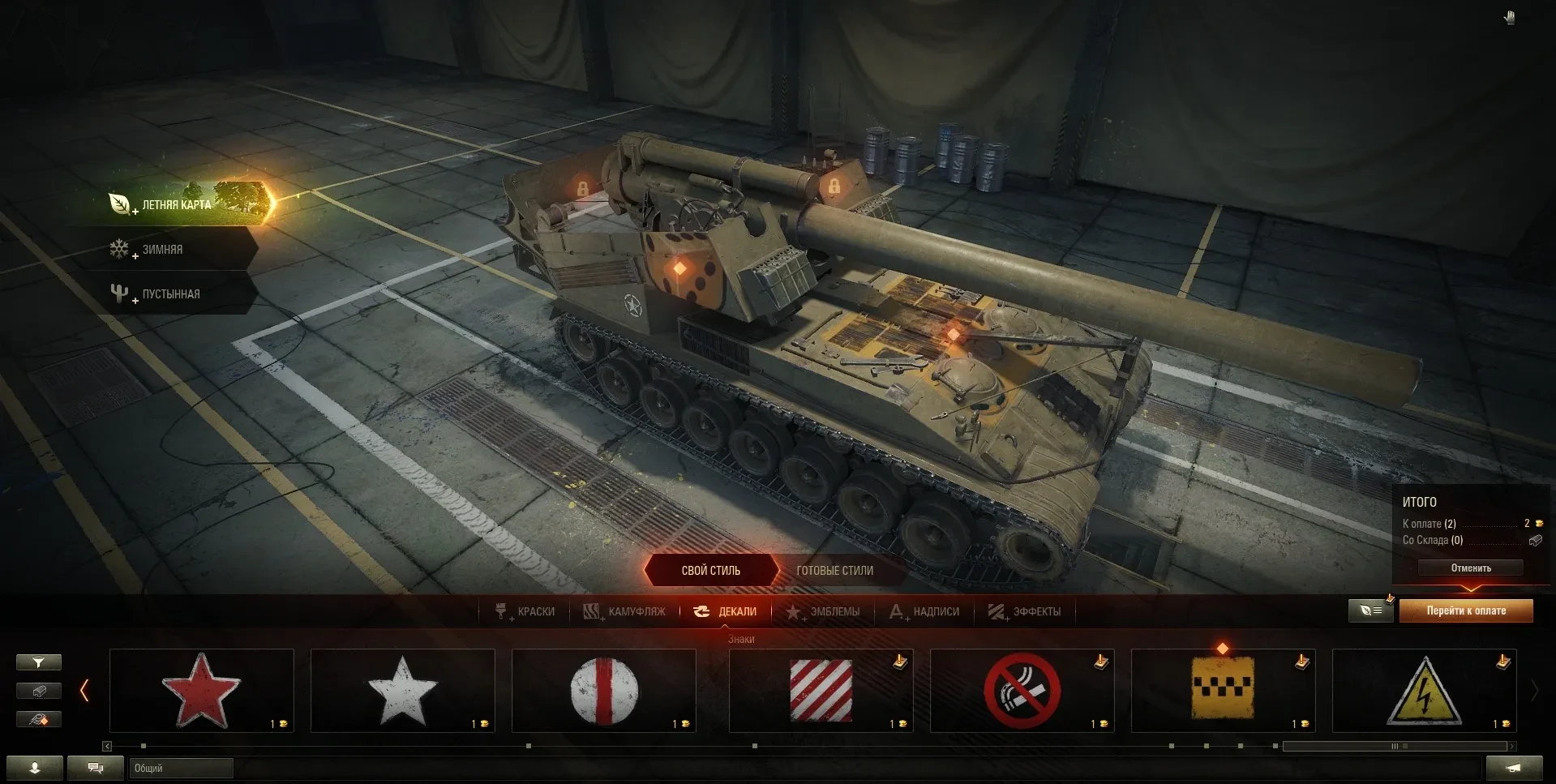Choose the Пустынная map type
Viewport: 1556px width, 784px height.
coord(169,293)
